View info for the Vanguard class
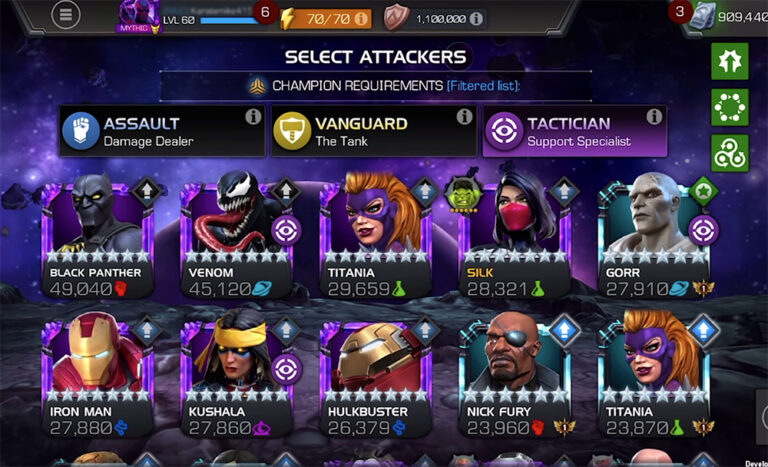The image size is (768, 467). [x=464, y=117]
